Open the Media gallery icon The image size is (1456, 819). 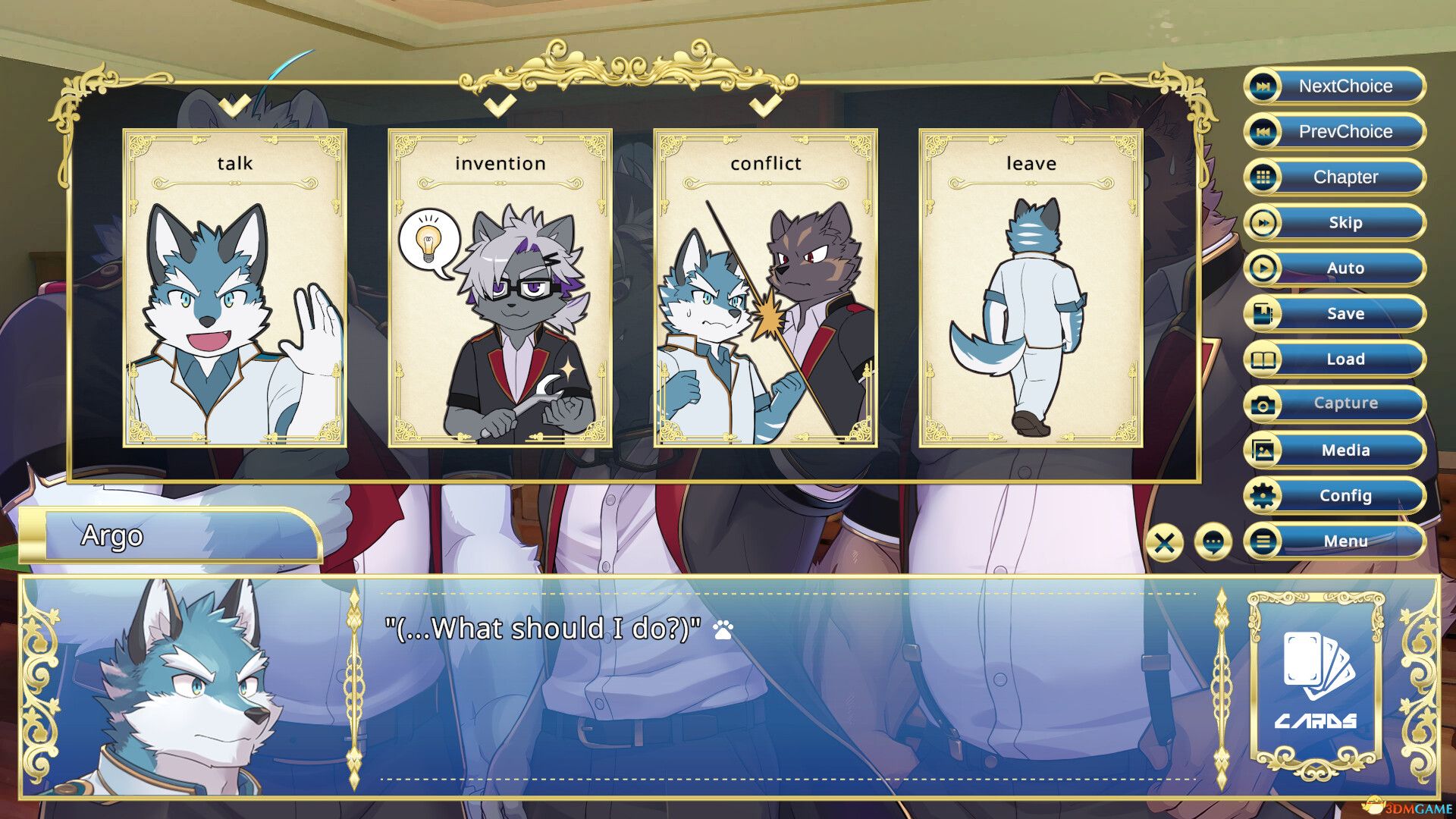point(1261,450)
